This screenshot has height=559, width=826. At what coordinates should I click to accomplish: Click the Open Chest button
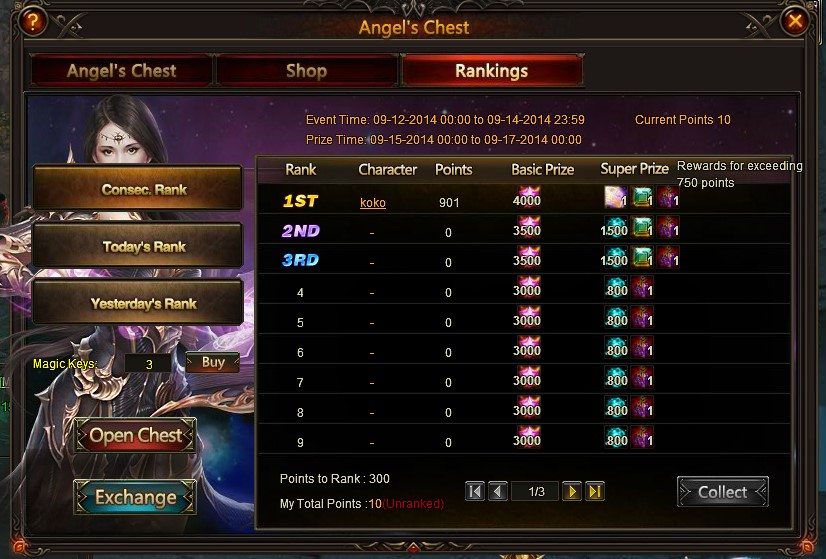pos(135,436)
